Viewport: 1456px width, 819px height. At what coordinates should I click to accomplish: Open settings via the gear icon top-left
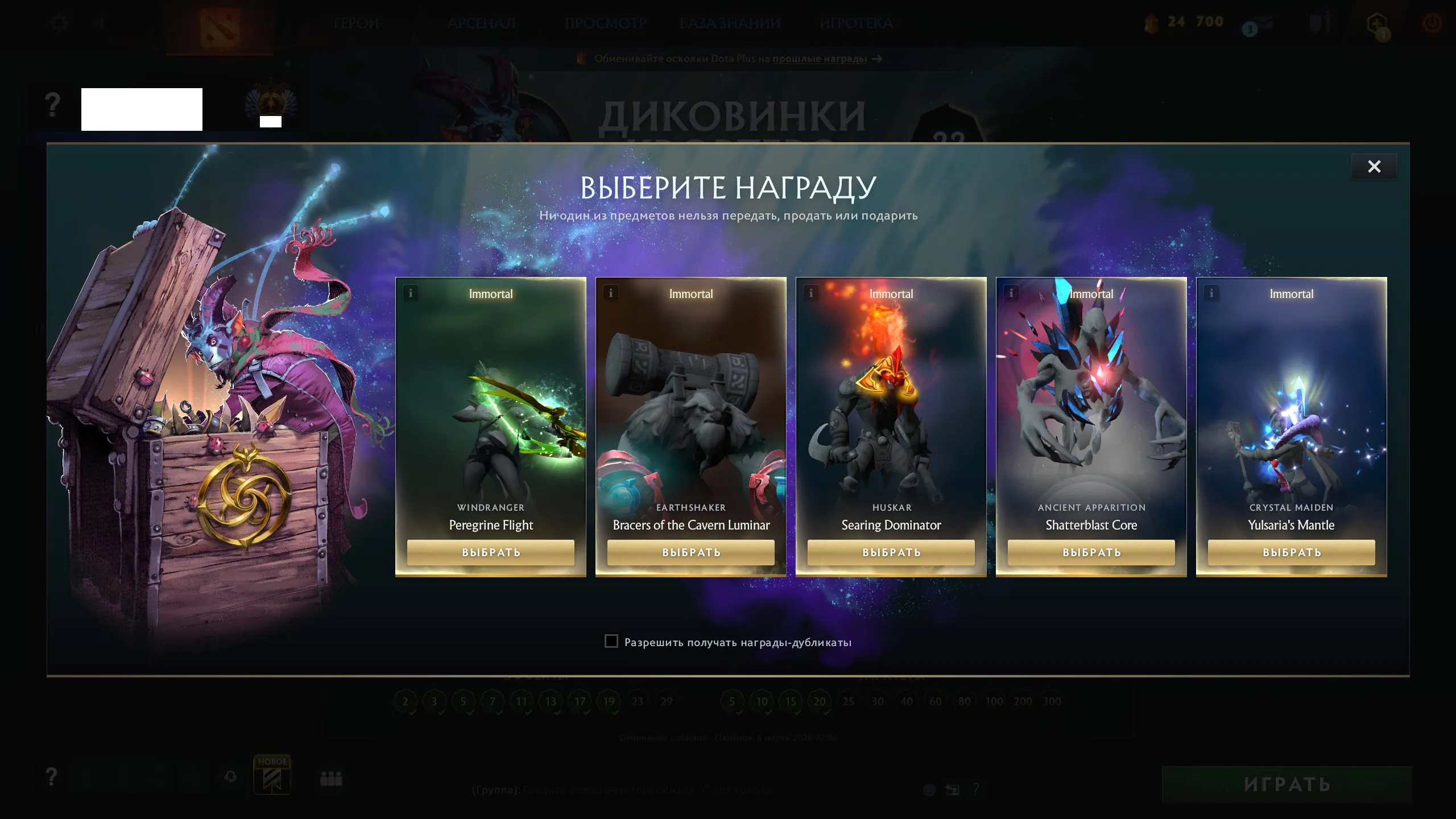[x=58, y=23]
